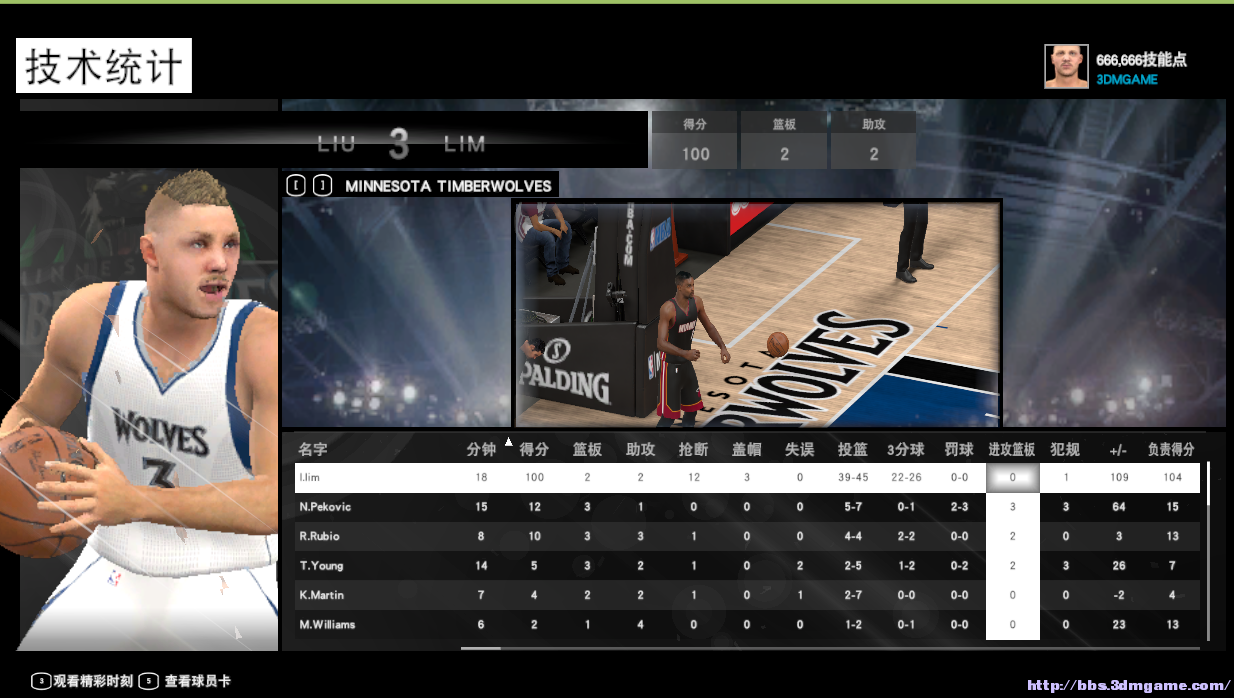The image size is (1234, 698).
Task: Open the highlight replay video thumbnail
Action: point(757,313)
